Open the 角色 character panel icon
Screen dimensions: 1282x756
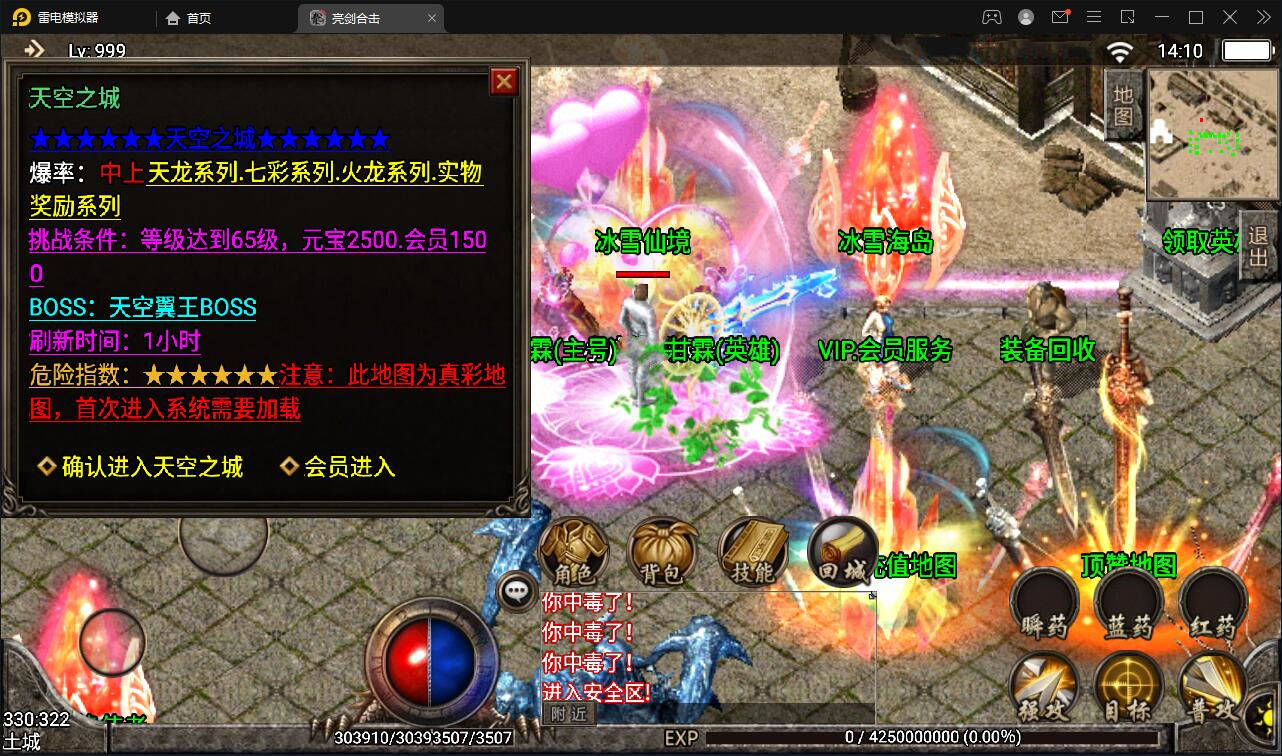(x=573, y=555)
